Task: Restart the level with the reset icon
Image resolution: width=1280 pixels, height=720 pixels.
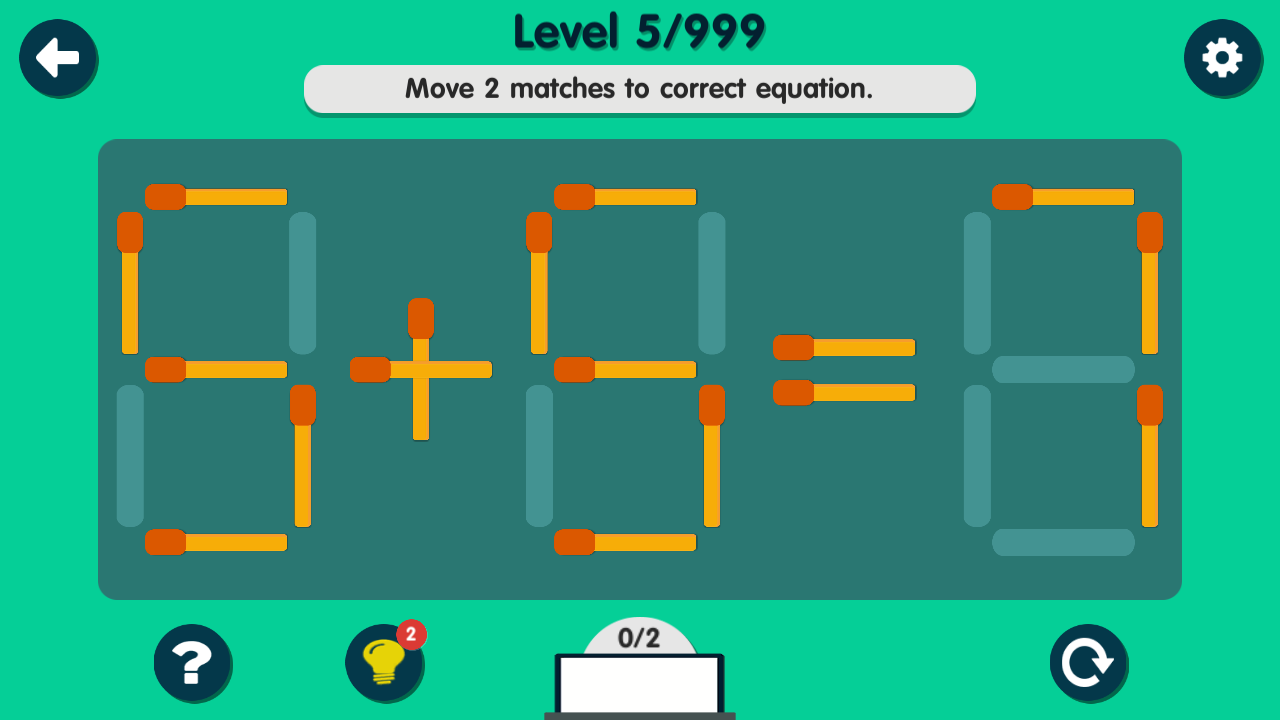Action: (x=1088, y=663)
